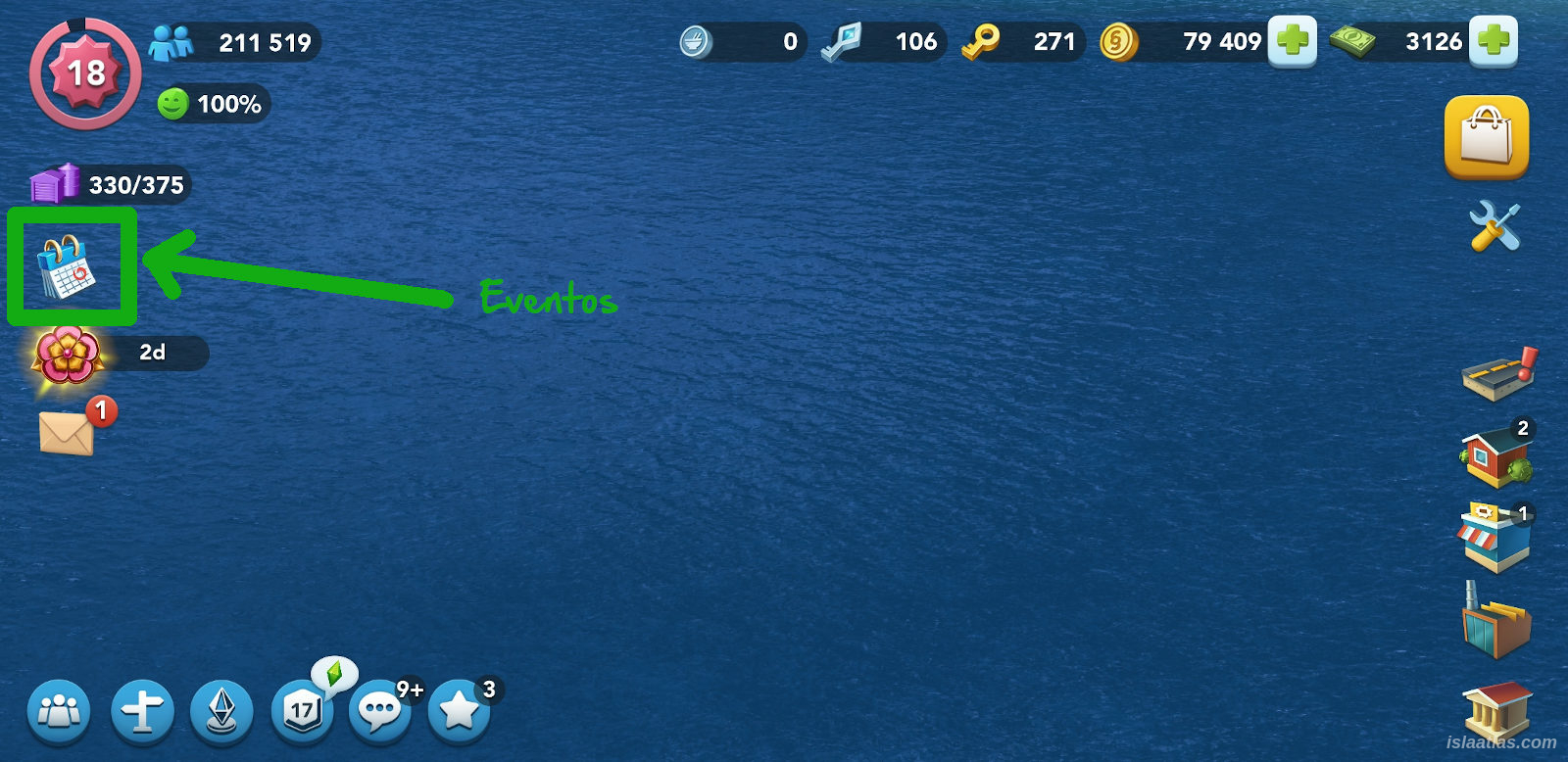
Task: Open the star button with 3 badge
Action: [x=459, y=711]
